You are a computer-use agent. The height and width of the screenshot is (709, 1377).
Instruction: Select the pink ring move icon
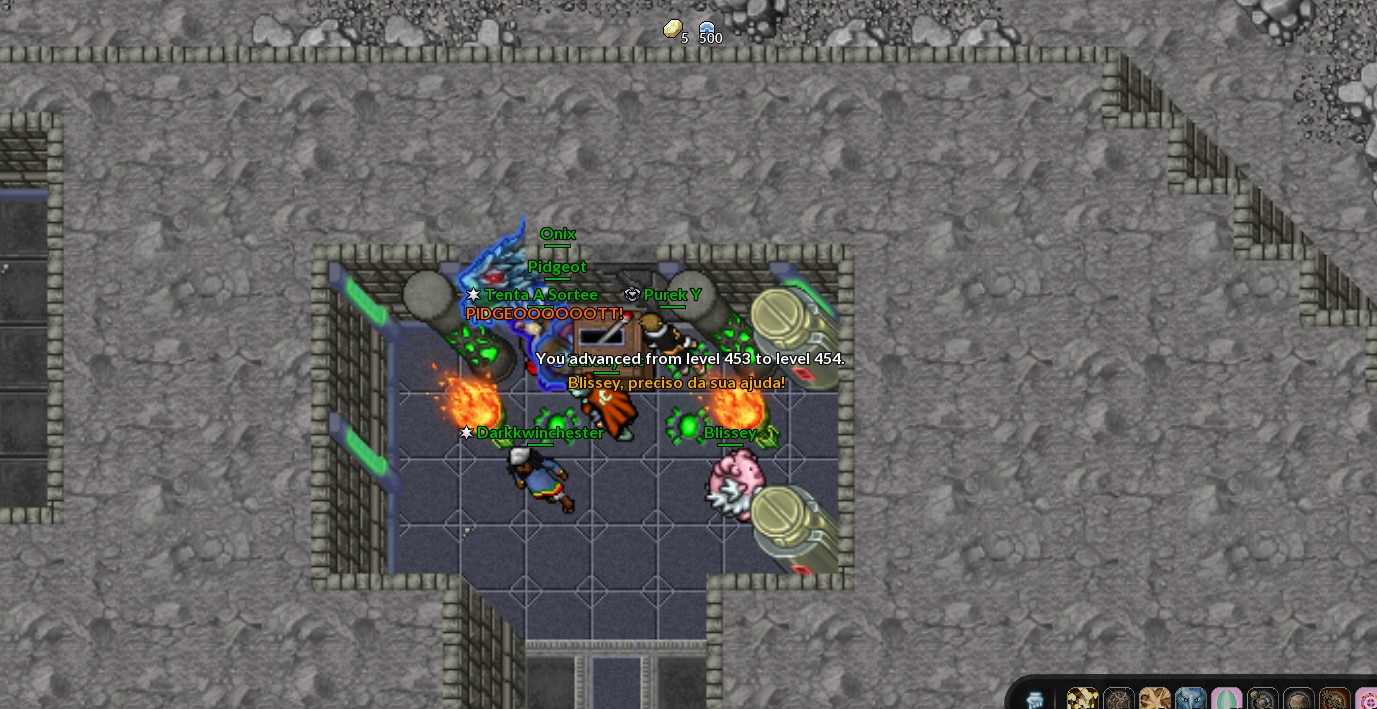[1367, 699]
